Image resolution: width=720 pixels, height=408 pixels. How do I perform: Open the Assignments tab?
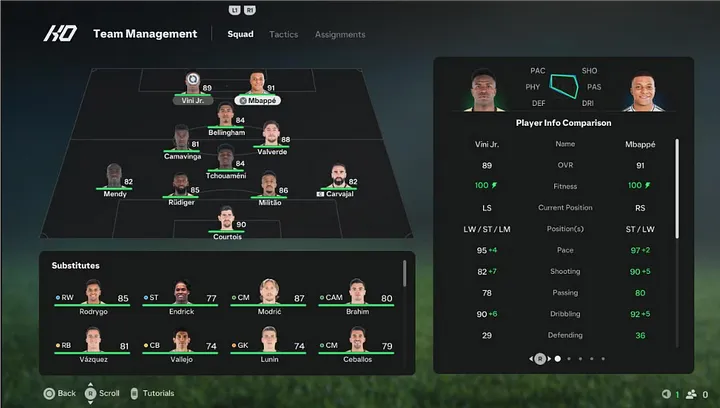click(340, 34)
